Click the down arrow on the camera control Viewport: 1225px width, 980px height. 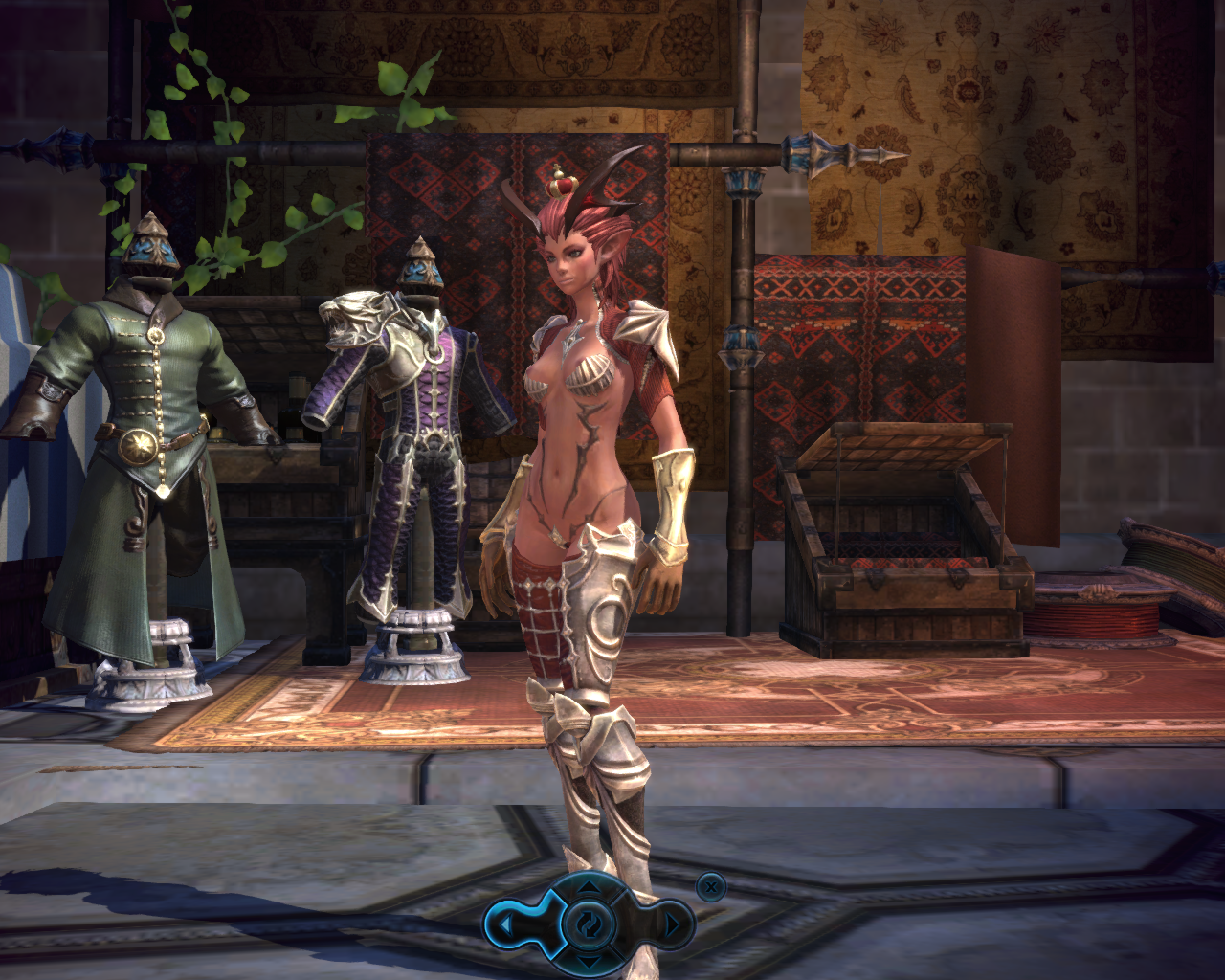tap(588, 960)
